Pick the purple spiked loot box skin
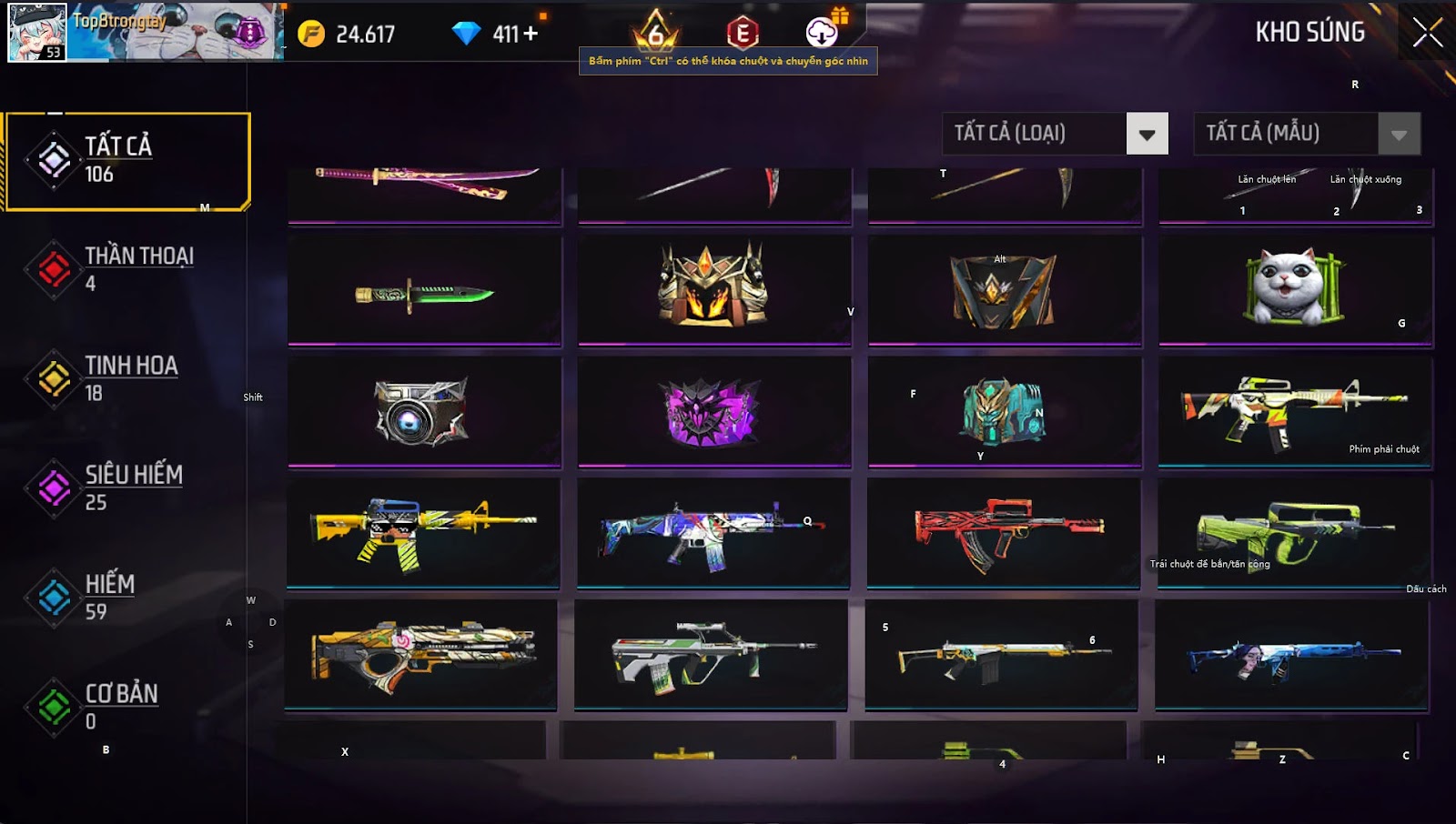The image size is (1456, 824). [x=713, y=413]
